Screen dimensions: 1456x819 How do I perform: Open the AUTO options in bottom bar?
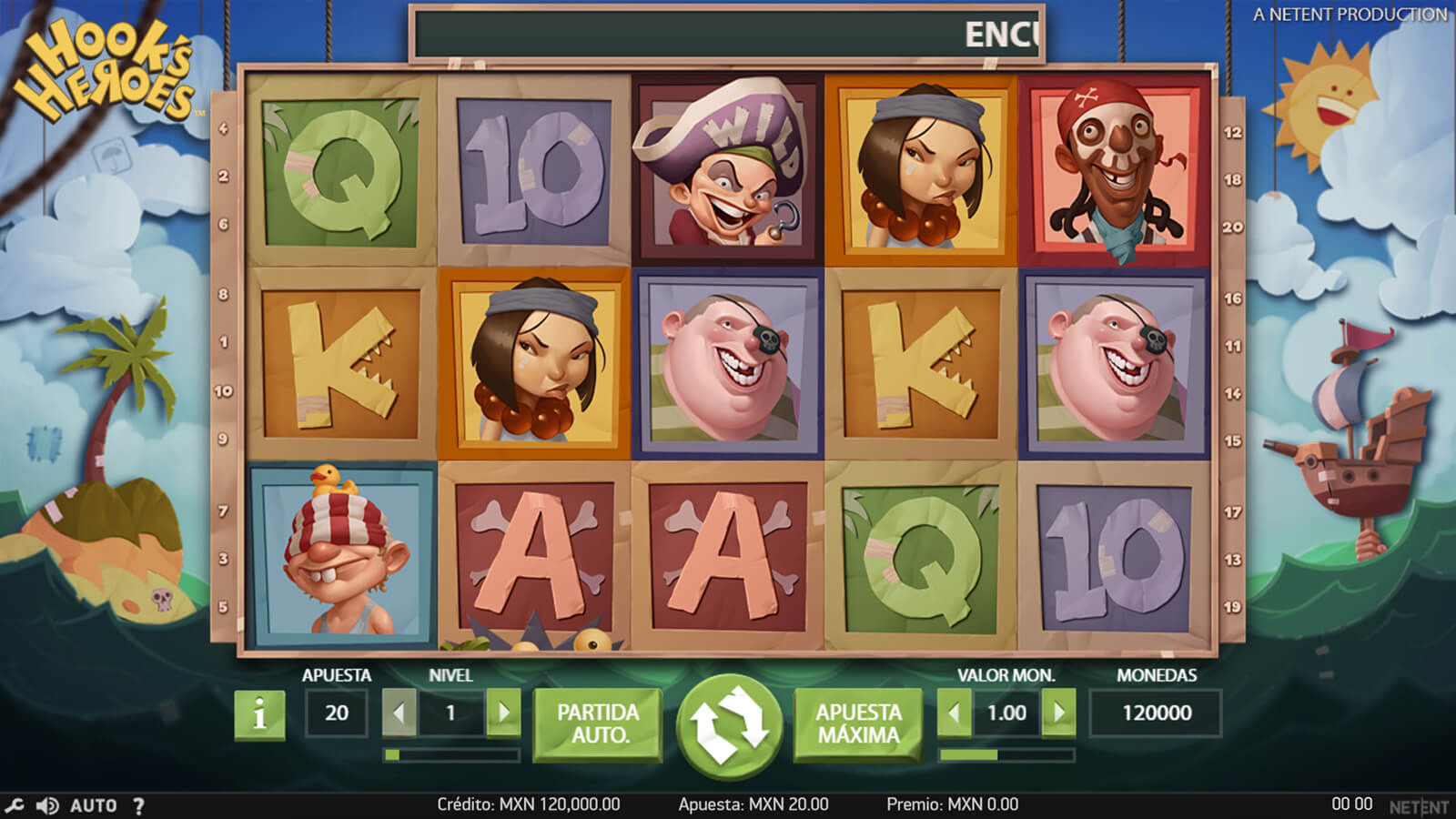tap(94, 805)
